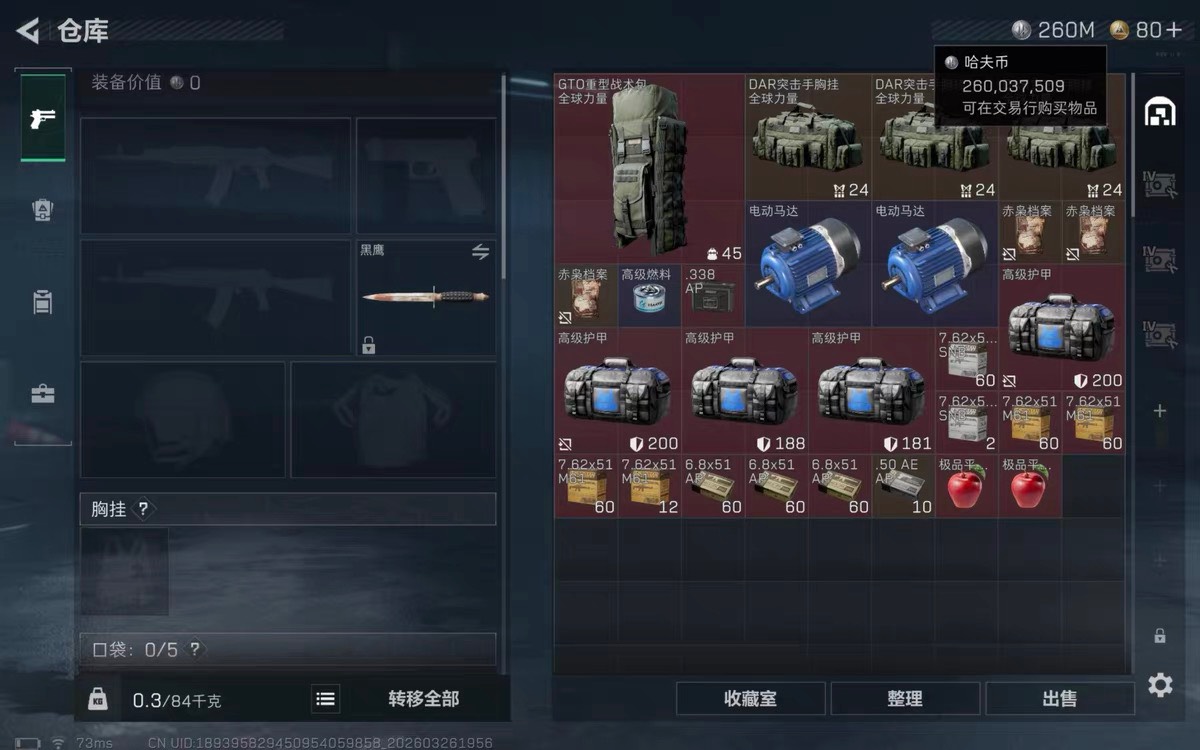
Task: Switch to the pistol weapons tab
Action: tap(43, 119)
